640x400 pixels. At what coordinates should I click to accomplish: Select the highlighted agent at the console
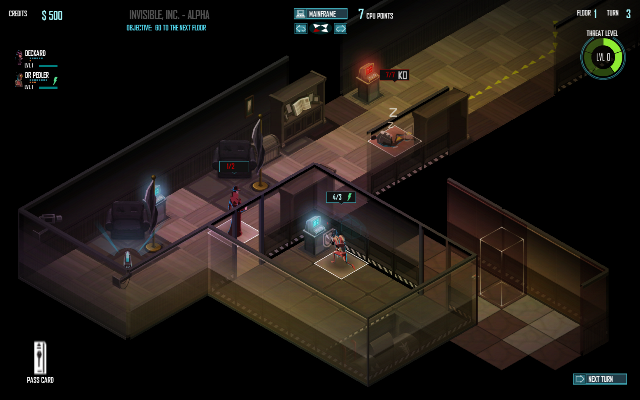(x=340, y=250)
